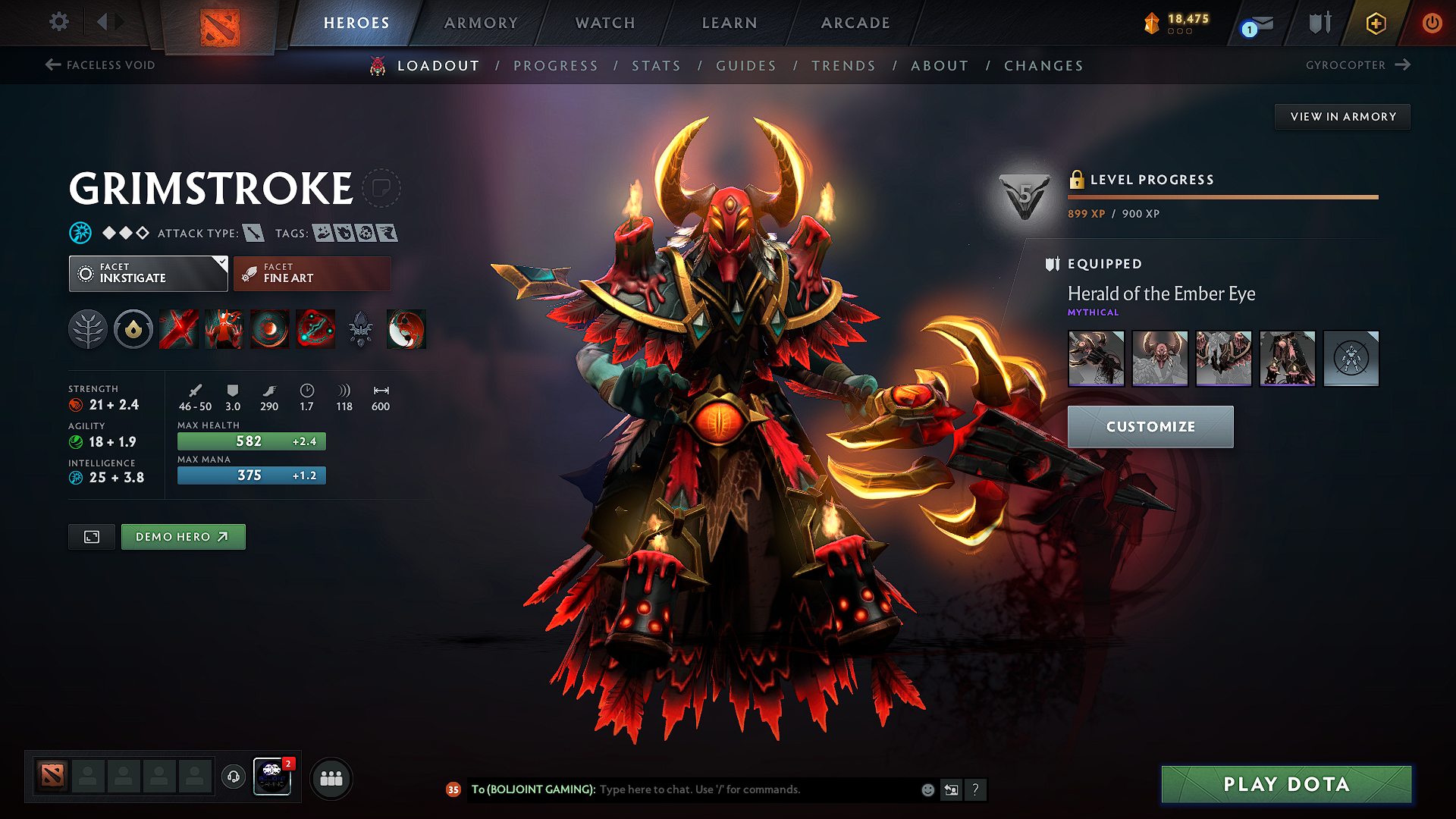This screenshot has height=819, width=1456.
Task: Select the Inkstigate facet
Action: pyautogui.click(x=148, y=274)
